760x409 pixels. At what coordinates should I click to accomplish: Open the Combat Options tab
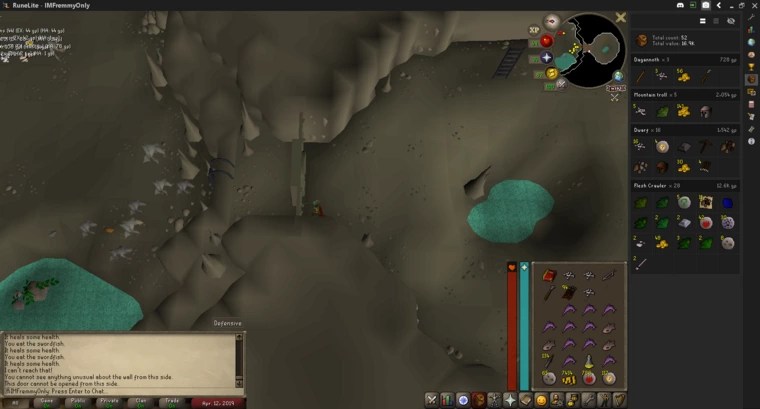point(432,400)
